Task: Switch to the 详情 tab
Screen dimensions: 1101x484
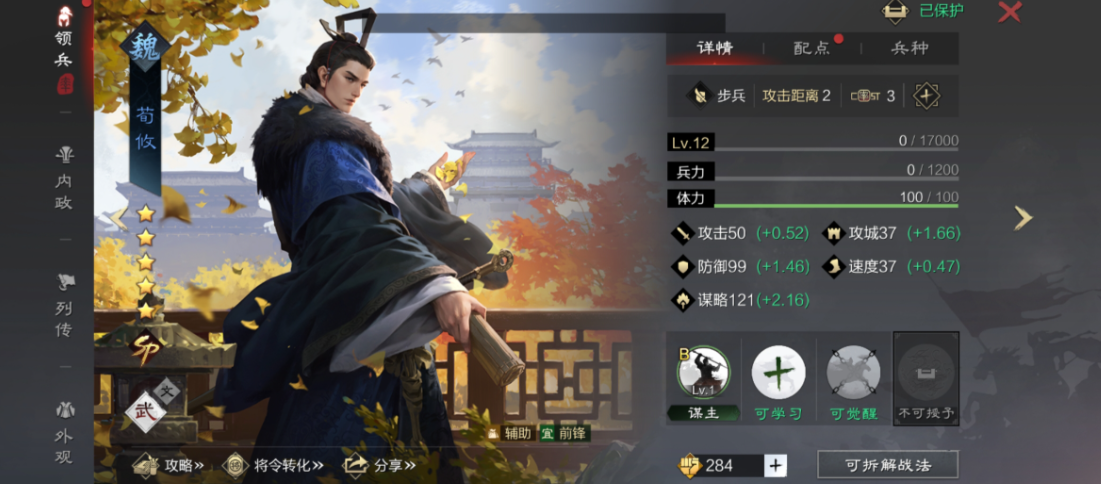Action: (x=715, y=48)
